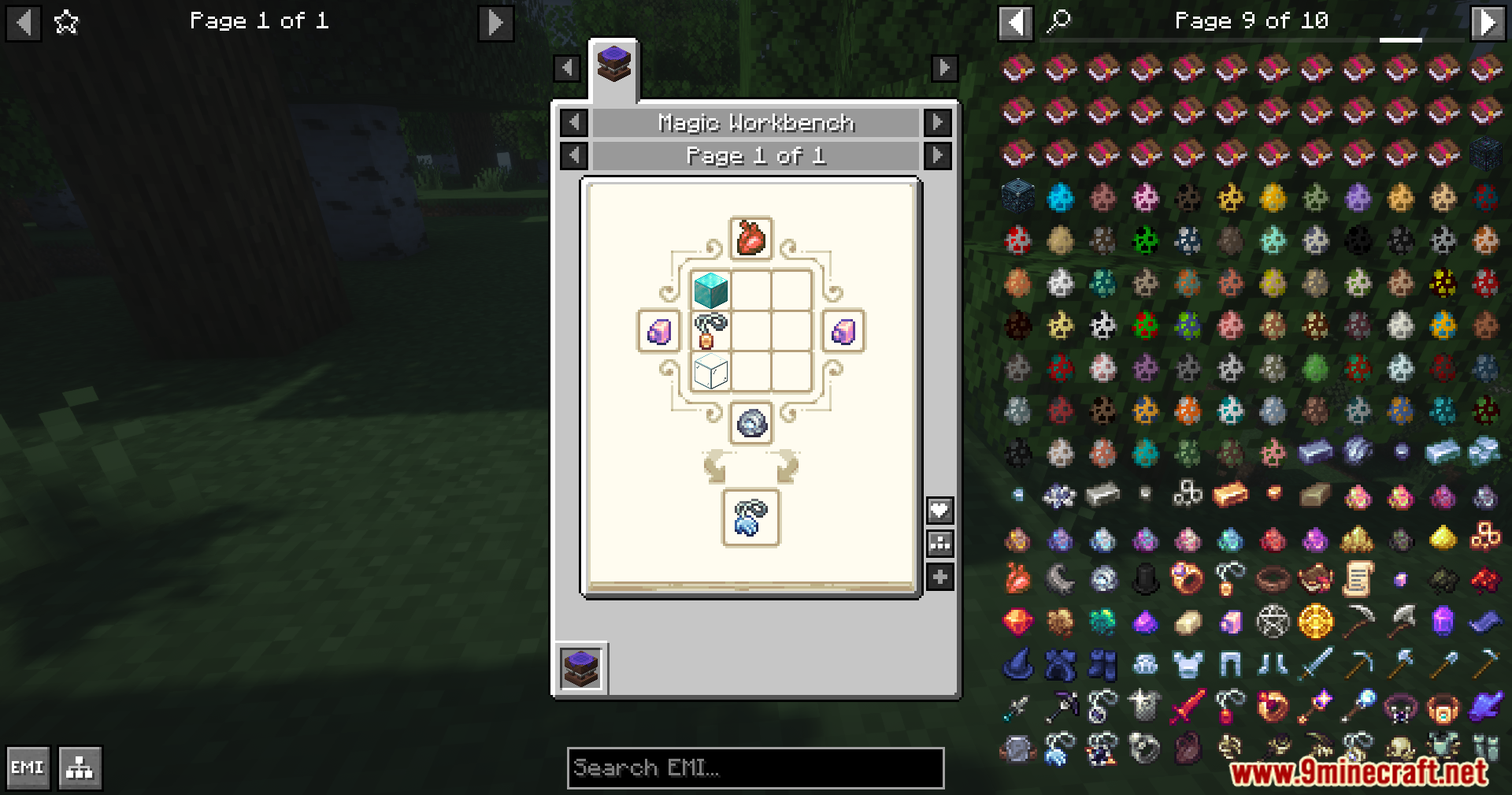Select the necklace output of the recipe
The image size is (1512, 795).
coord(749,520)
